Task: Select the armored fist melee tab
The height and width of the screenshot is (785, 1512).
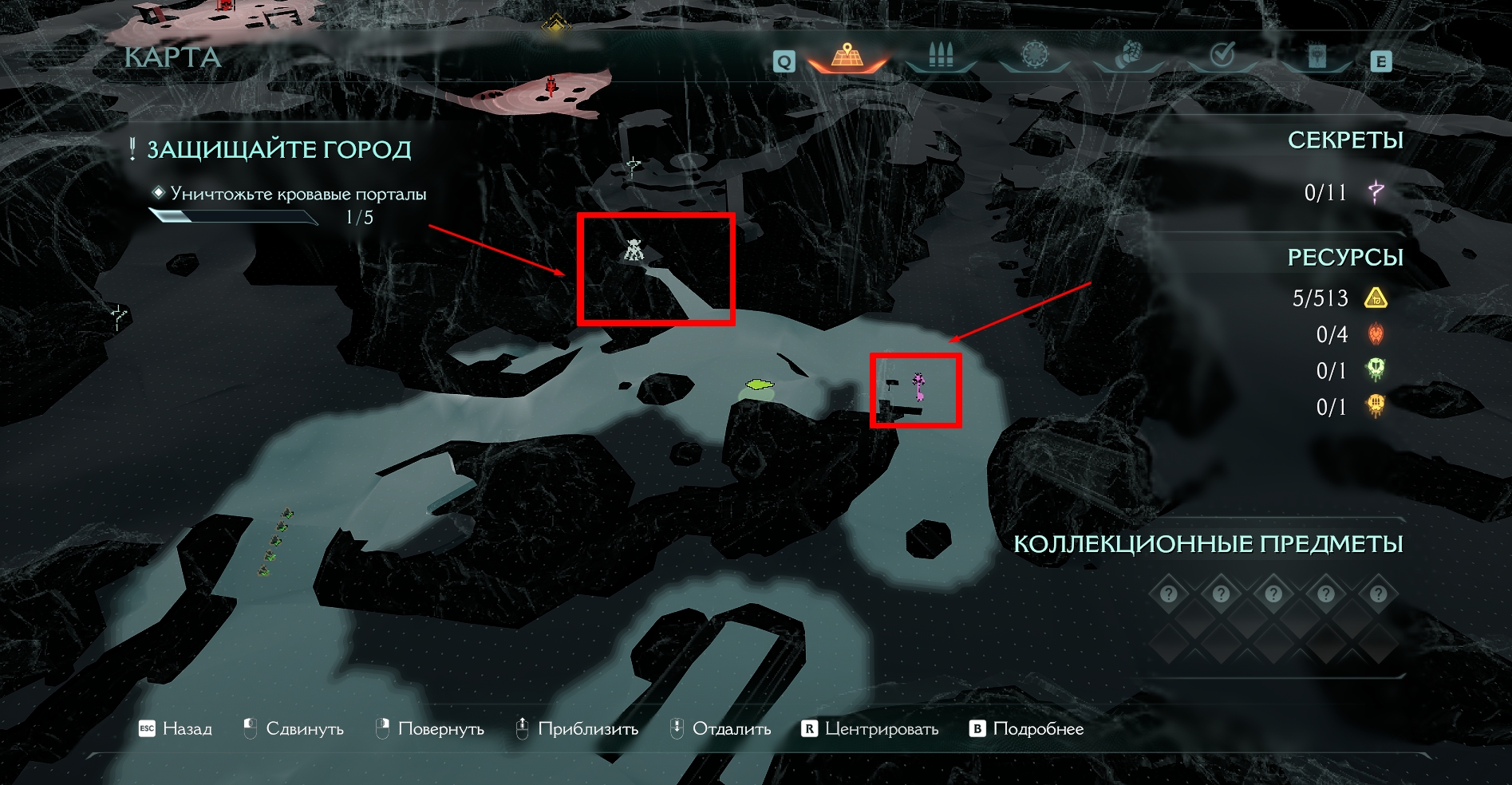Action: [1127, 56]
